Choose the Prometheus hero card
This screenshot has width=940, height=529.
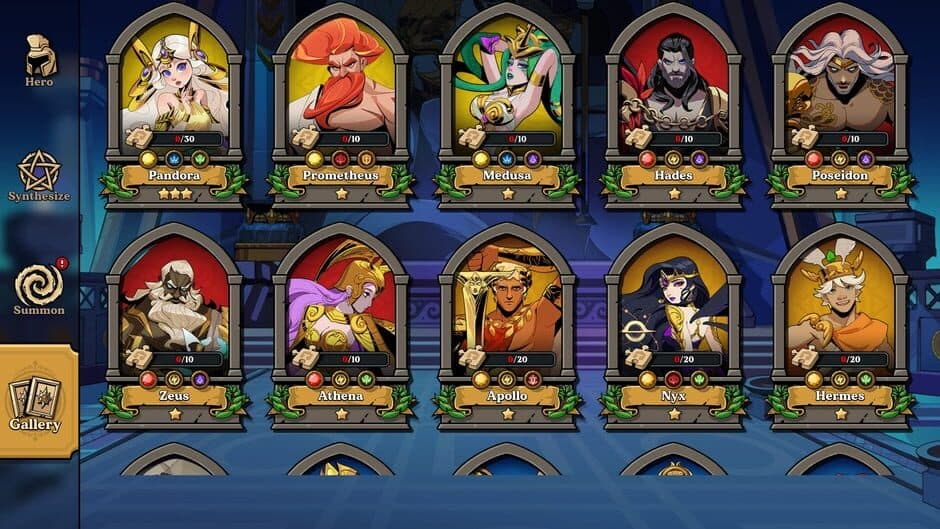[341, 100]
